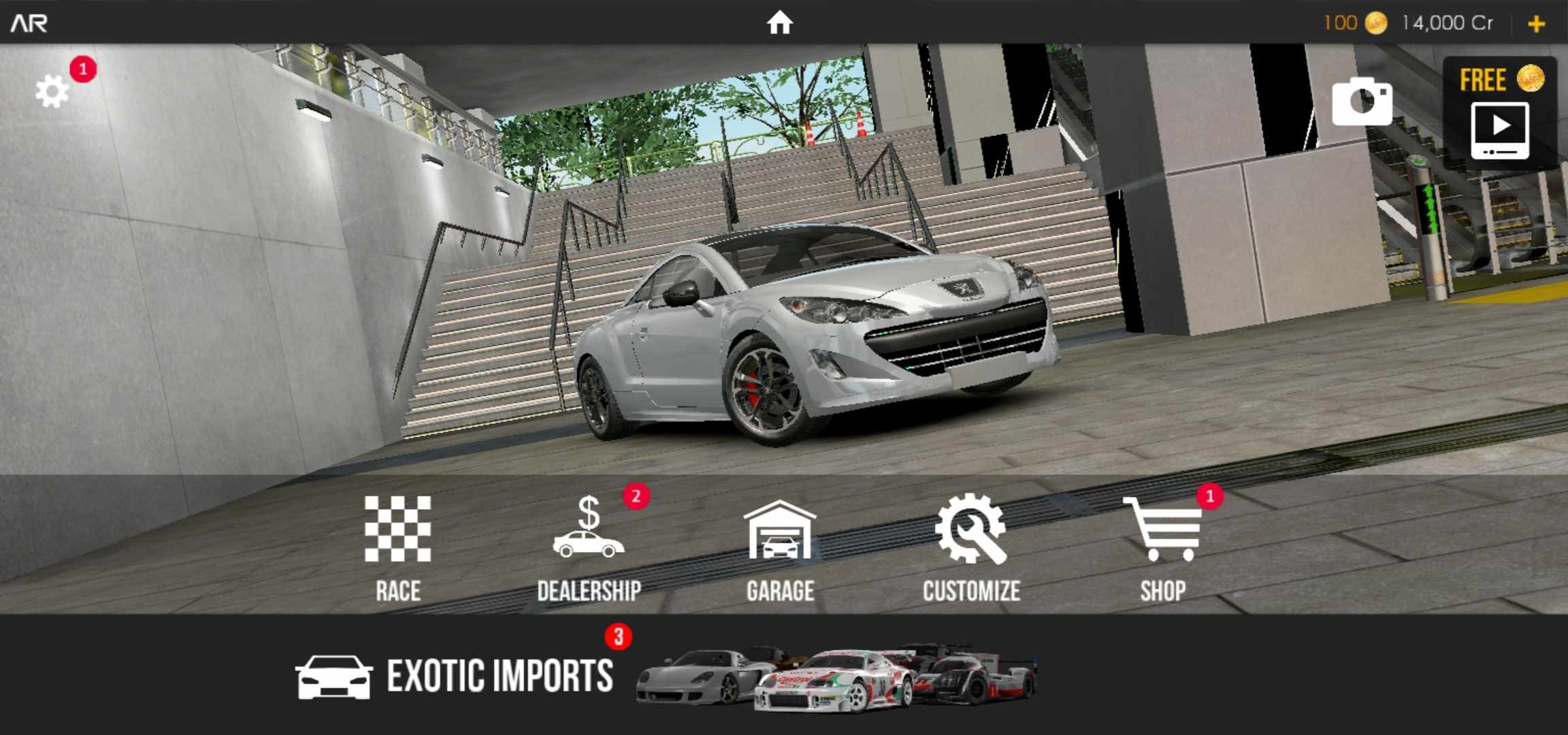Visit the Shop

coord(1162,546)
